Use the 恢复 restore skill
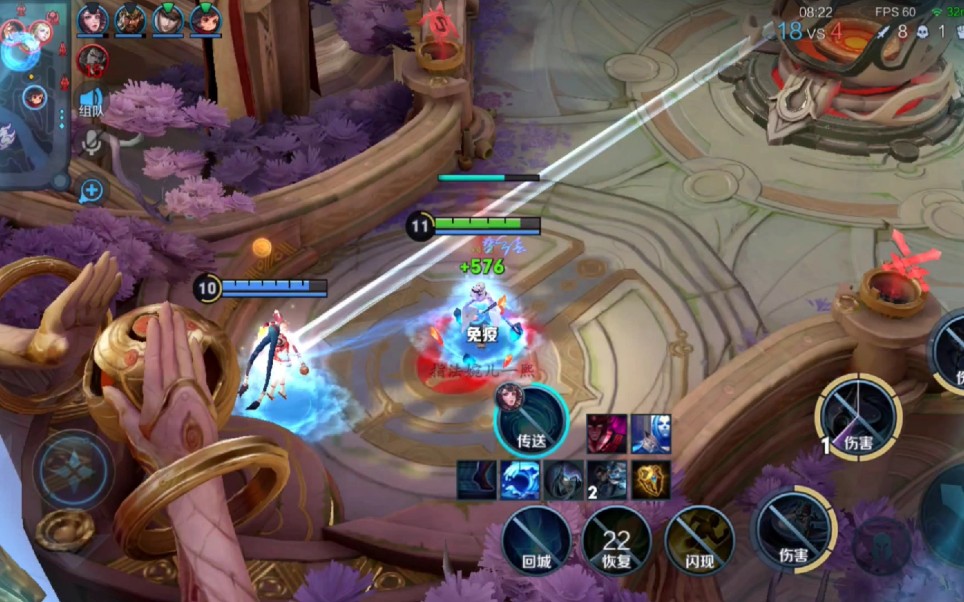Image resolution: width=964 pixels, height=602 pixels. [617, 542]
